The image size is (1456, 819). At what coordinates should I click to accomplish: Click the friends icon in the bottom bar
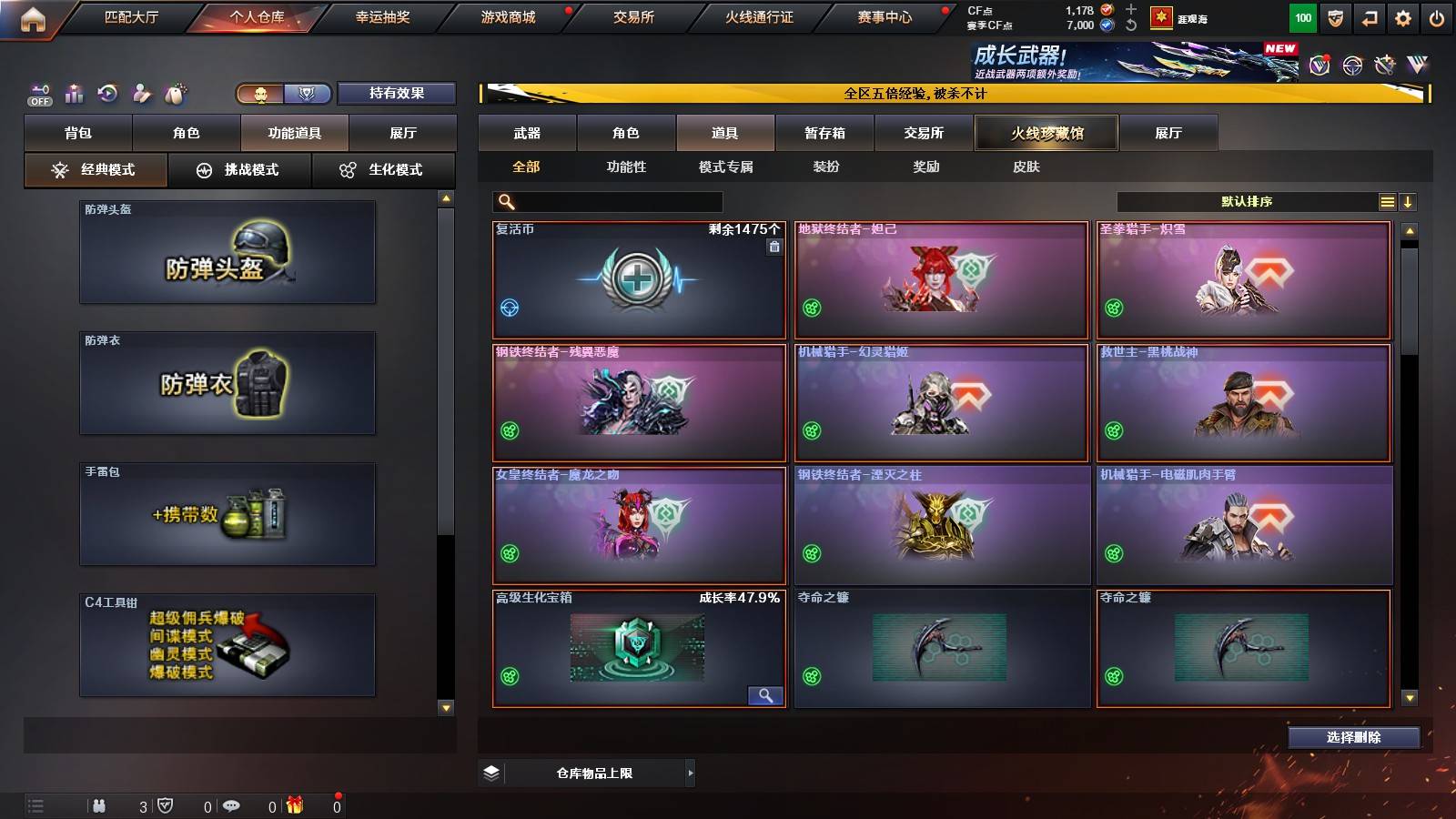[x=98, y=805]
